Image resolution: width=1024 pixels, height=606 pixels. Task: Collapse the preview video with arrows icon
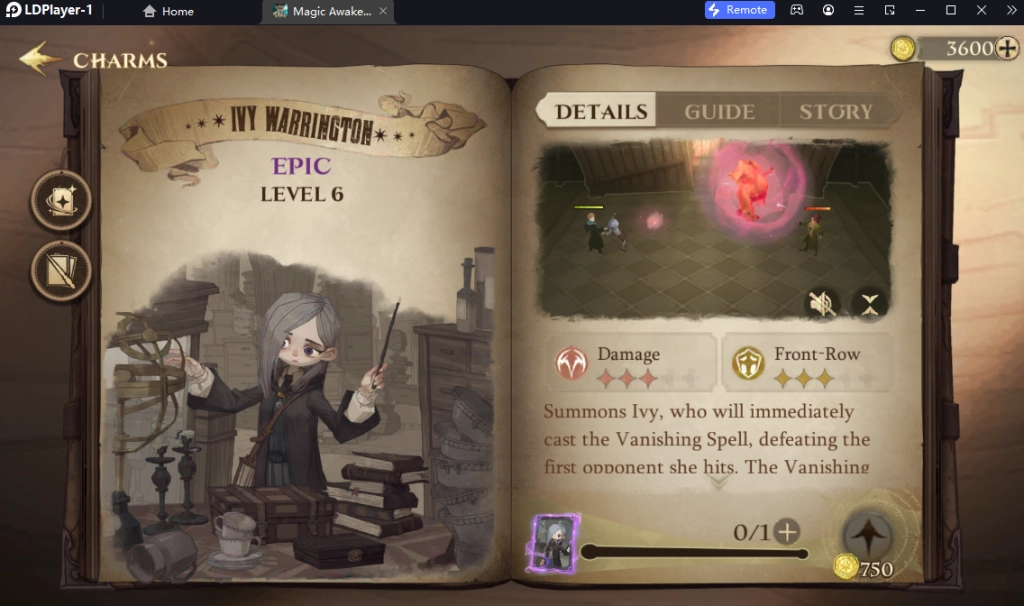pos(870,304)
